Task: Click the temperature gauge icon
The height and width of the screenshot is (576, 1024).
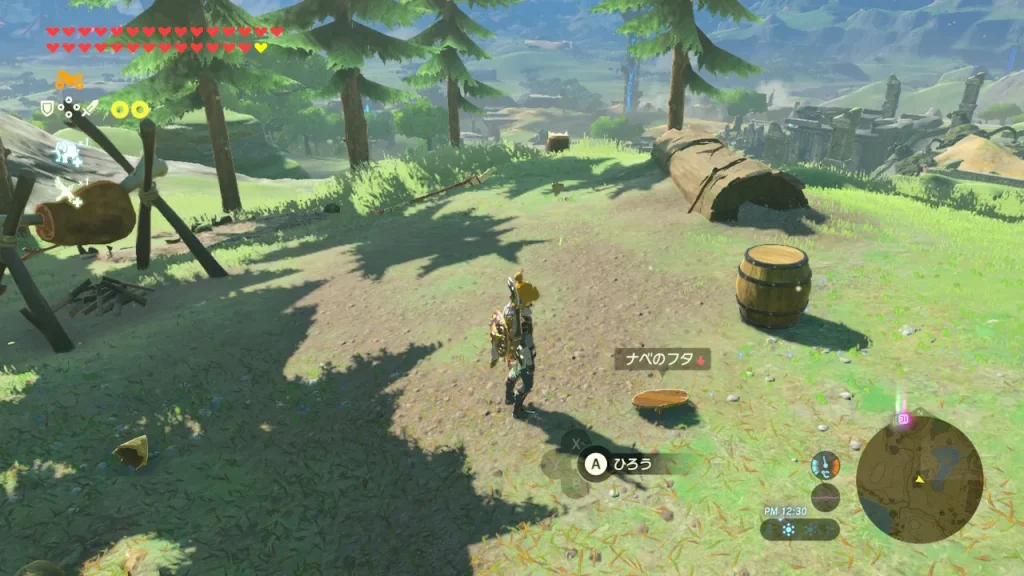Action: coord(825,465)
